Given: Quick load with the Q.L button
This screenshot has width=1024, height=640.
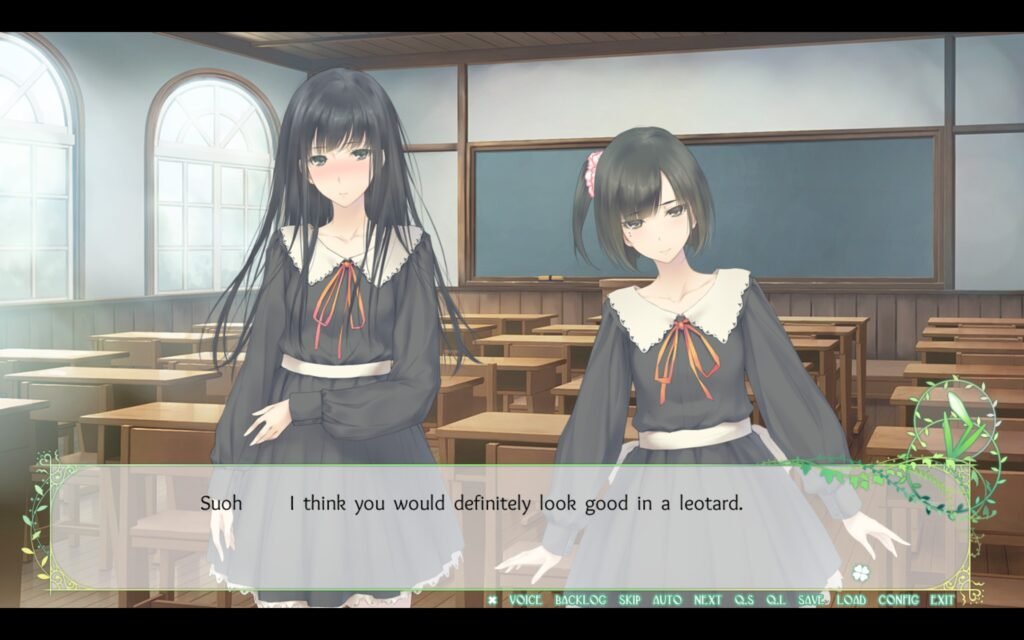Looking at the screenshot, I should pos(775,600).
